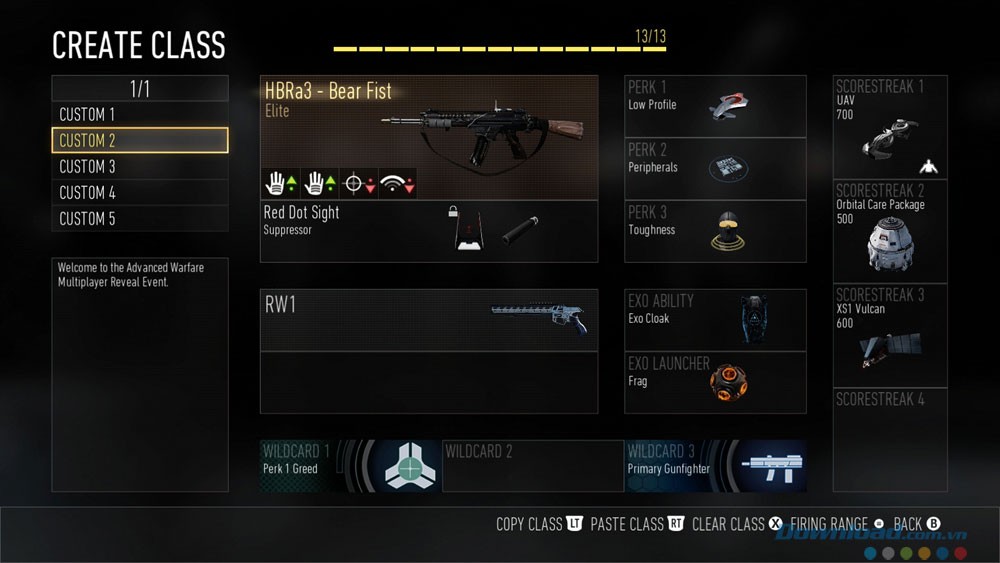The width and height of the screenshot is (1000, 563).
Task: Pick the Custom 4 class
Action: click(x=139, y=193)
